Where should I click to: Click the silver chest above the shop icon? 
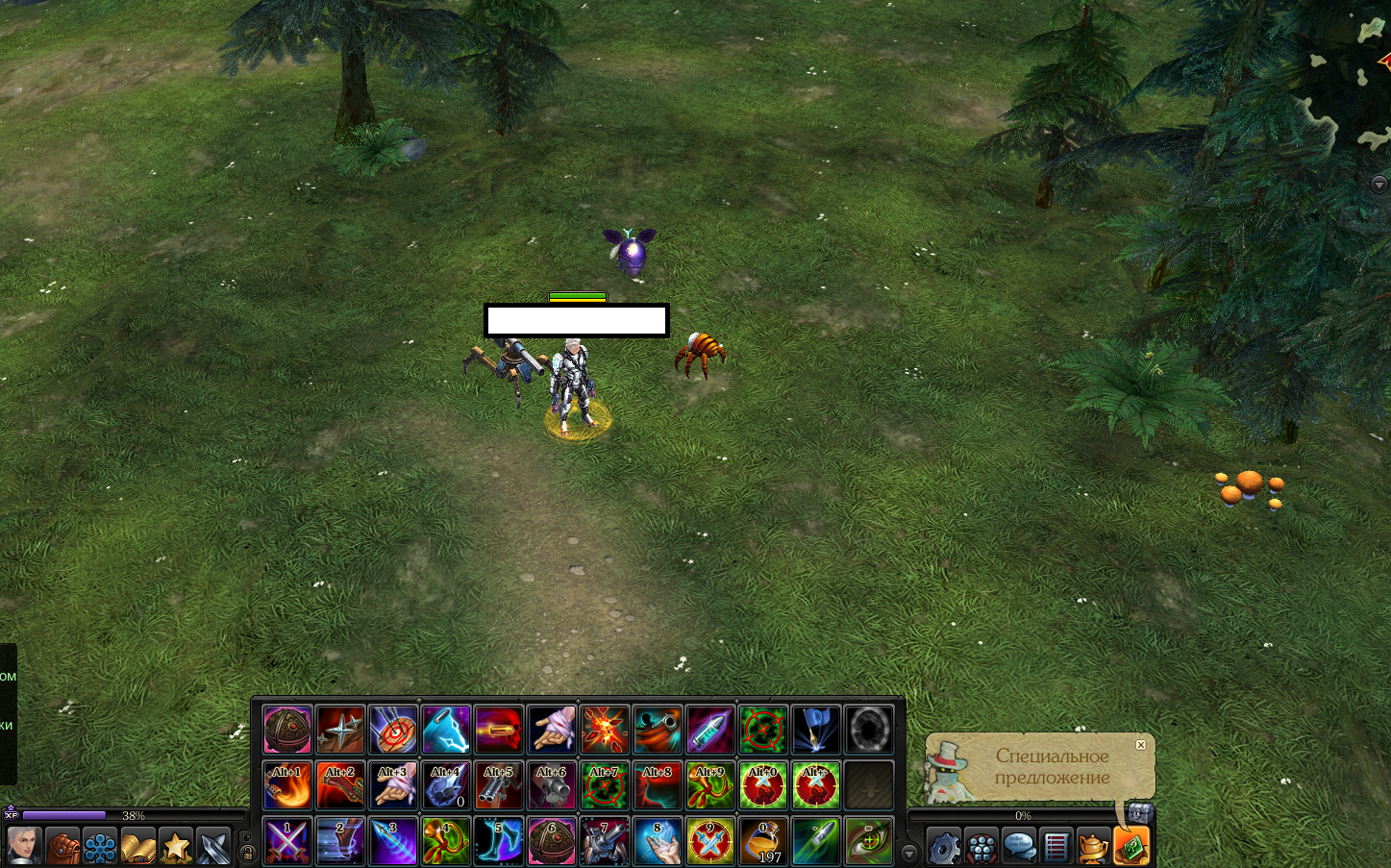click(x=1140, y=813)
